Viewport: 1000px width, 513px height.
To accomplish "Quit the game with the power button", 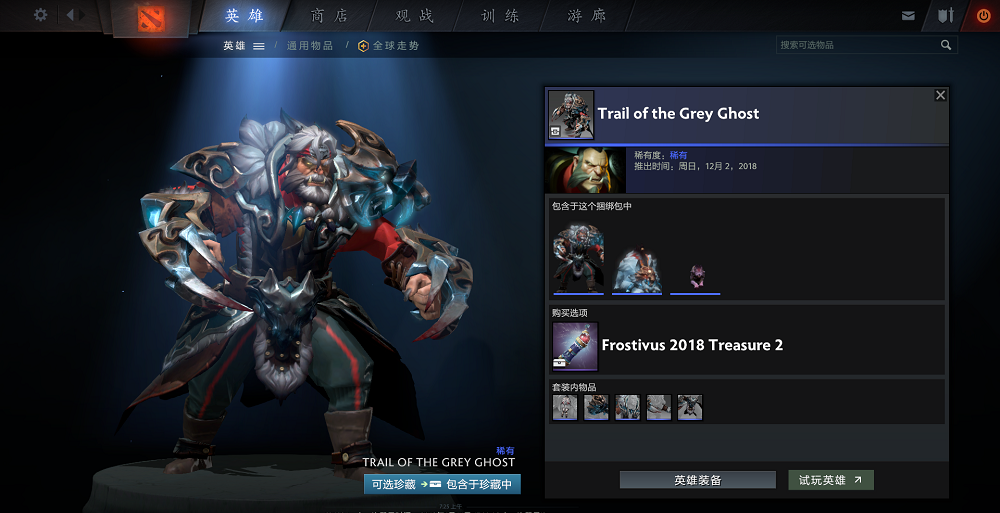I will [x=983, y=16].
